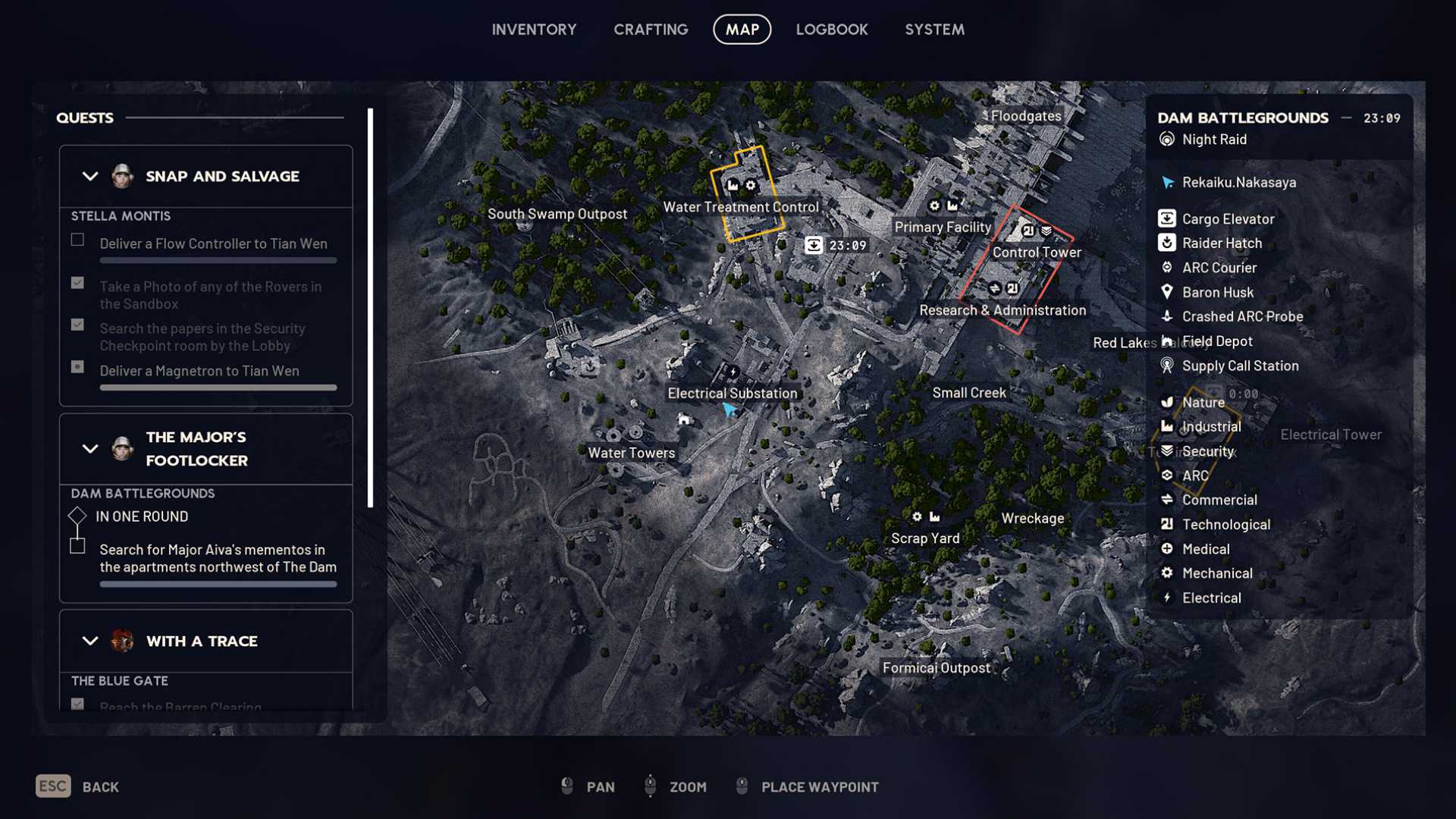Toggle the Raider Hatch legend filter

[1221, 243]
